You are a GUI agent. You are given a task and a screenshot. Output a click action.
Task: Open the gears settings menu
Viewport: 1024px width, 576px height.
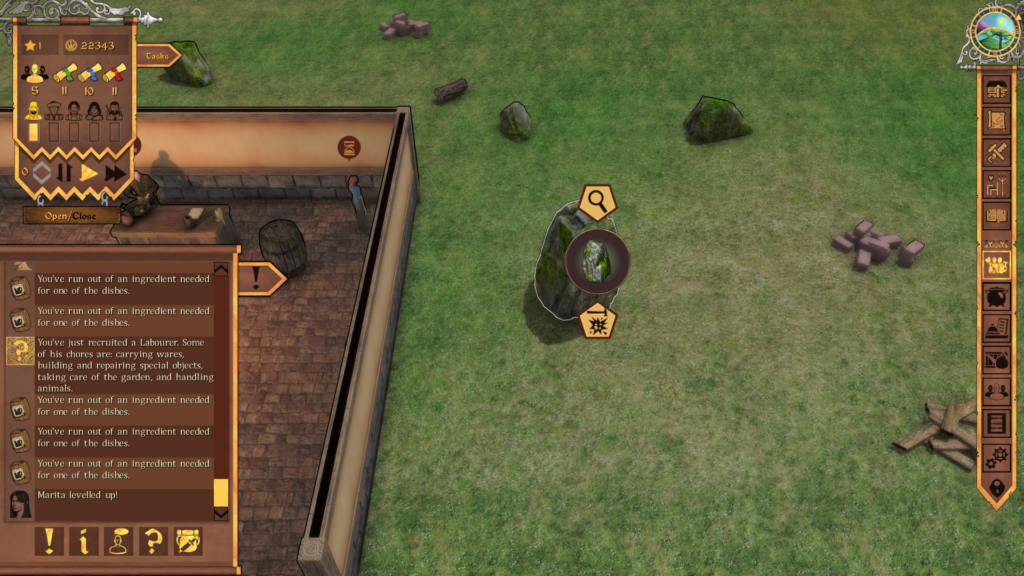pos(996,456)
